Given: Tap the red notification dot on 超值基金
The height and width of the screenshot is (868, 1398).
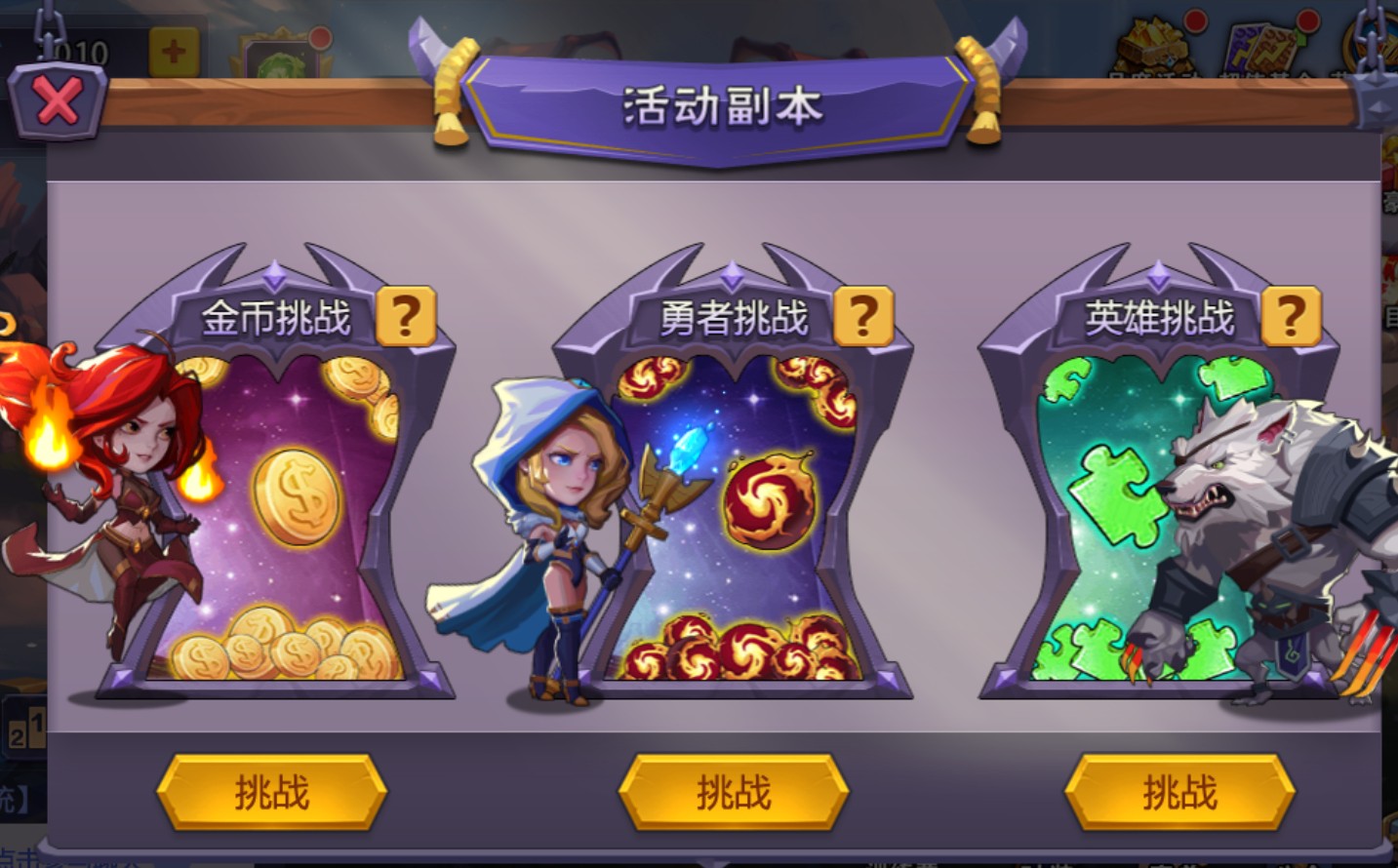Looking at the screenshot, I should [x=1307, y=21].
